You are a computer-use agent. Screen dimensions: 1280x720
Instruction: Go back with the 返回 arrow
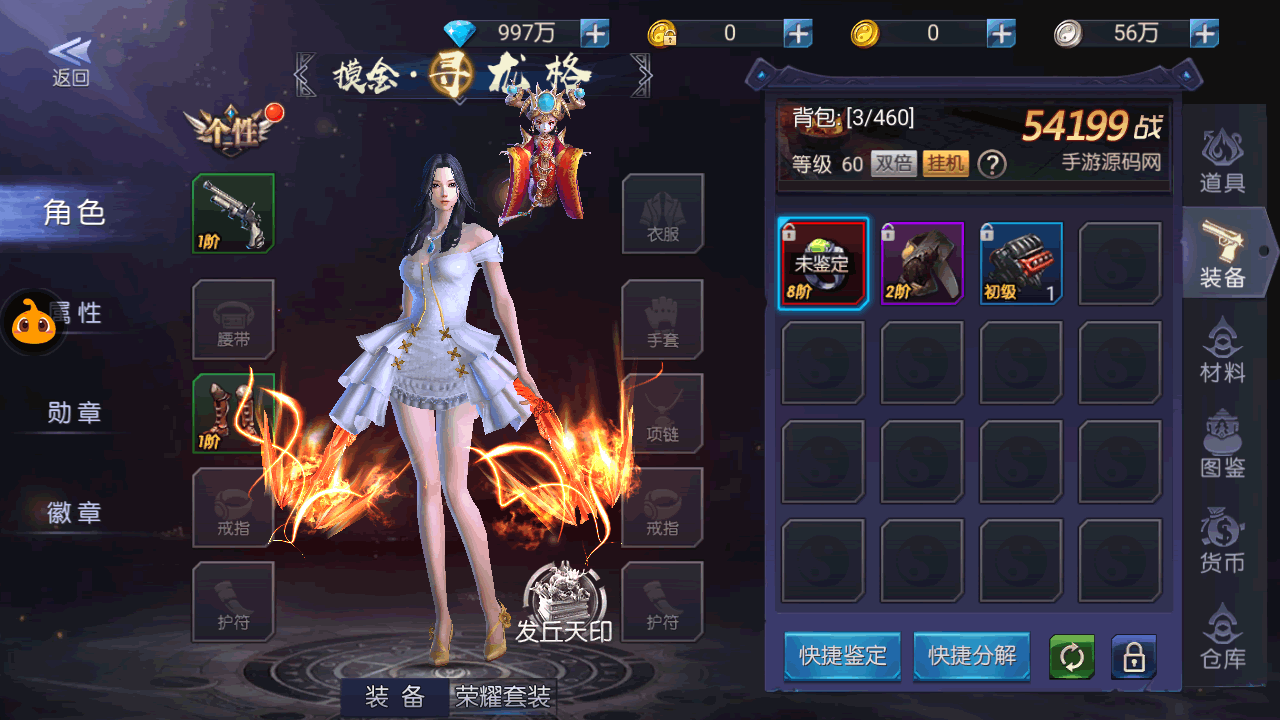tap(70, 62)
